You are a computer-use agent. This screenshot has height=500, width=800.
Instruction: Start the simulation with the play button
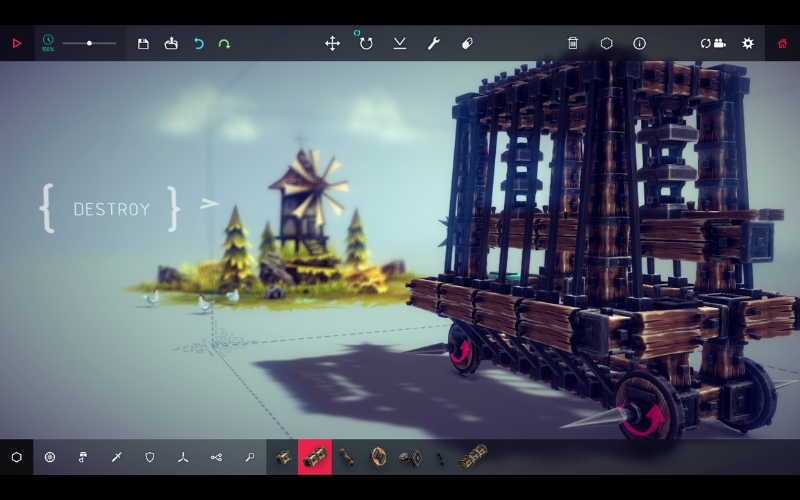click(x=17, y=43)
